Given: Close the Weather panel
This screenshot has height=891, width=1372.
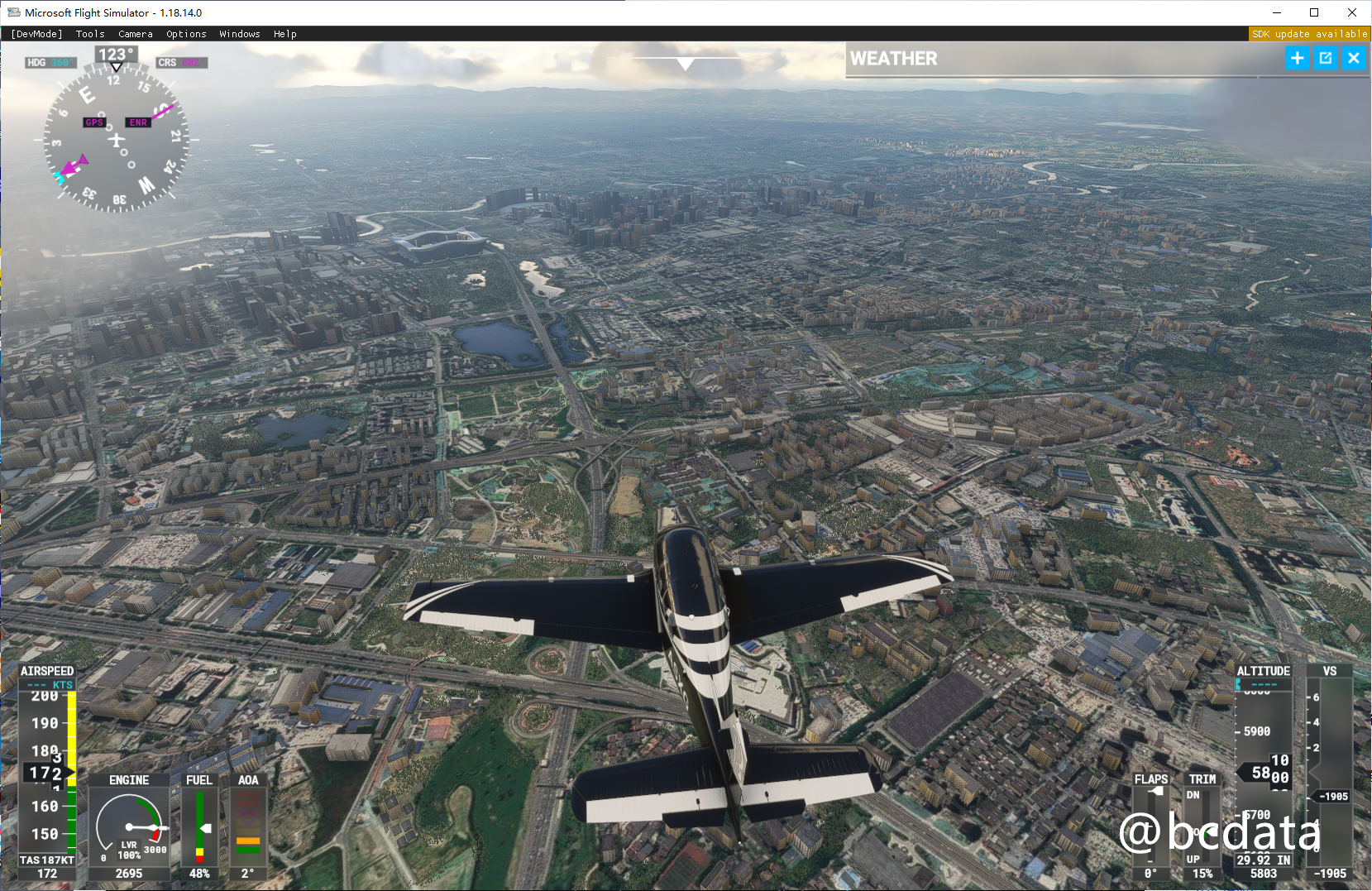Looking at the screenshot, I should pos(1354,58).
